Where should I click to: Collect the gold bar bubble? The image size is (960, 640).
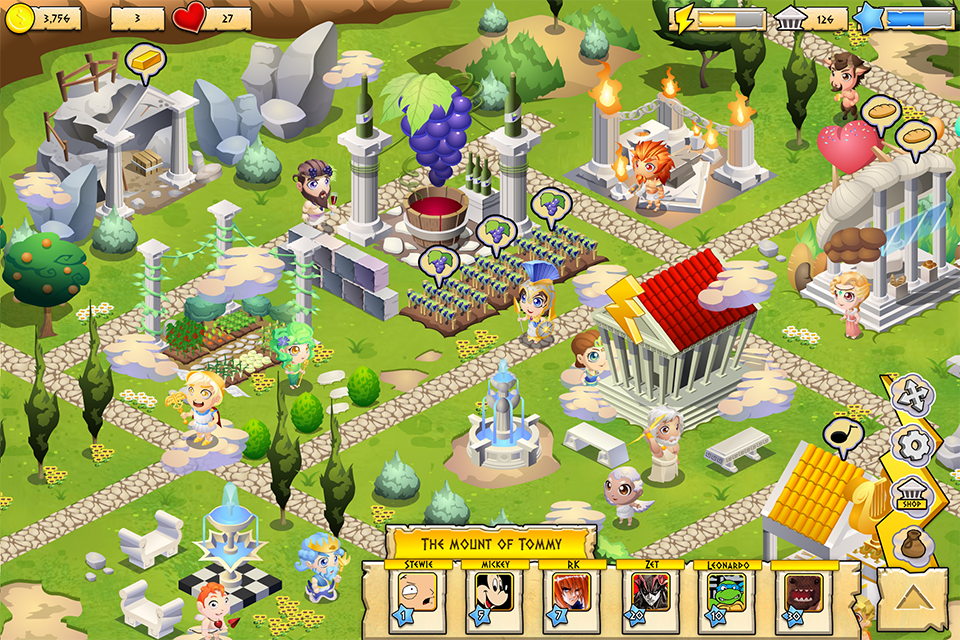pos(144,62)
